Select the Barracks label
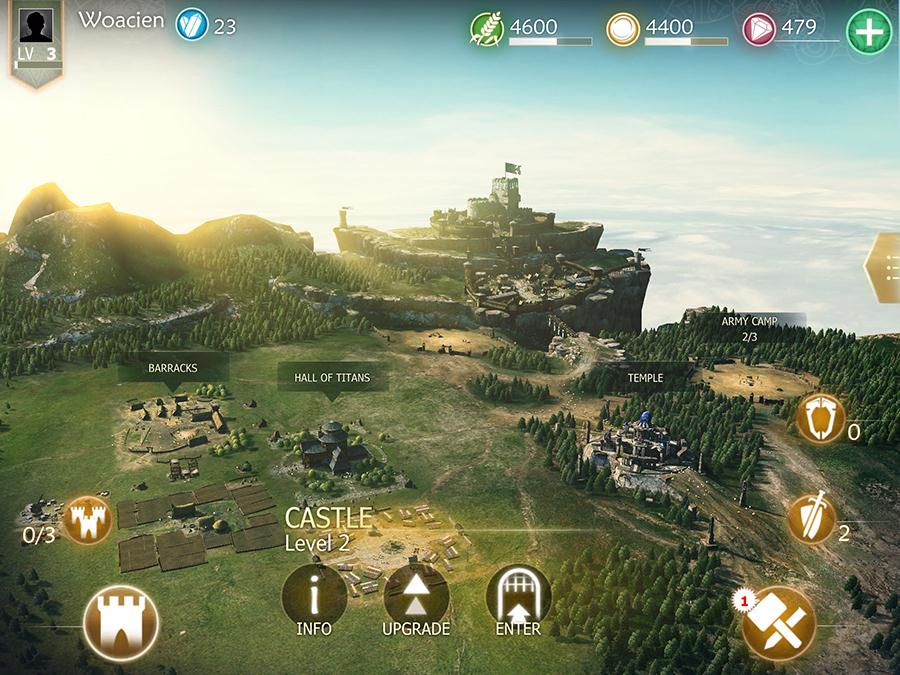The image size is (900, 675). click(x=173, y=369)
